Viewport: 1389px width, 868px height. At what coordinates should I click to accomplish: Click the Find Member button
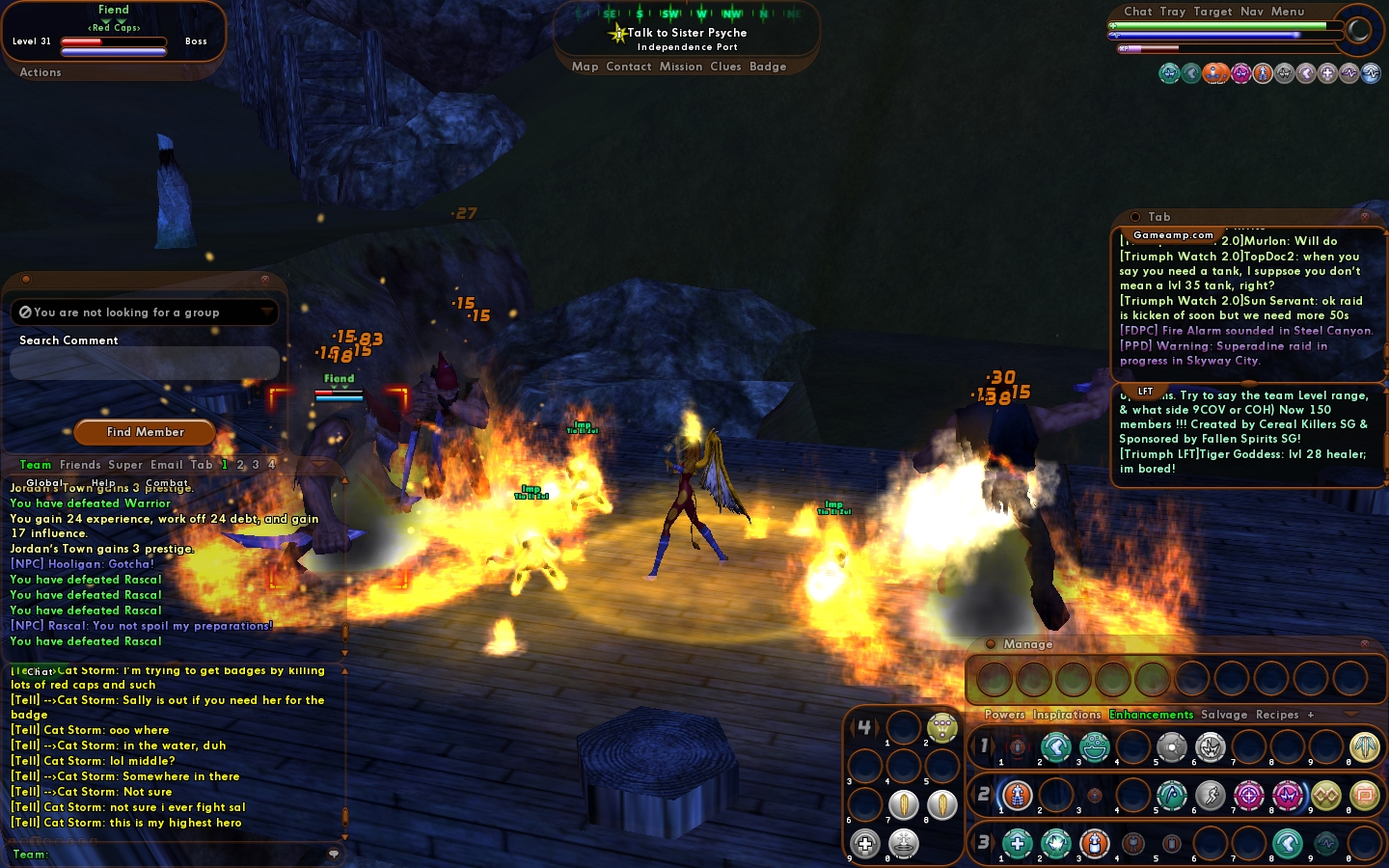[x=146, y=432]
